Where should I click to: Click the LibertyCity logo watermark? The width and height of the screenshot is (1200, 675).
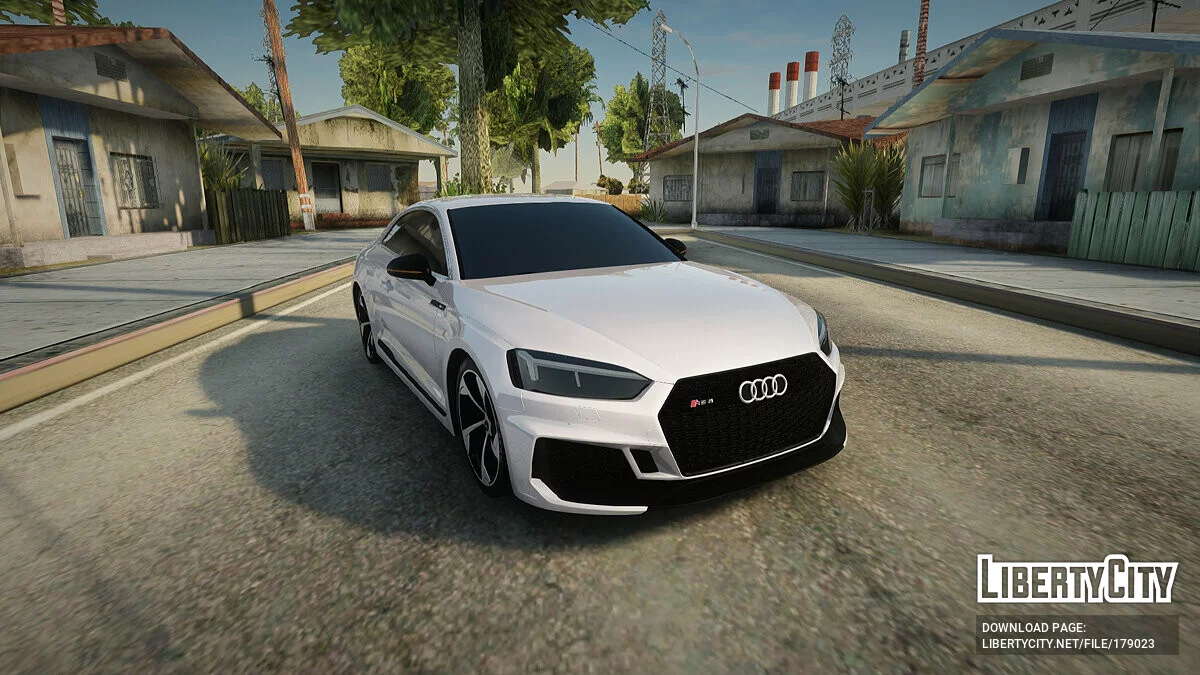click(x=1076, y=580)
